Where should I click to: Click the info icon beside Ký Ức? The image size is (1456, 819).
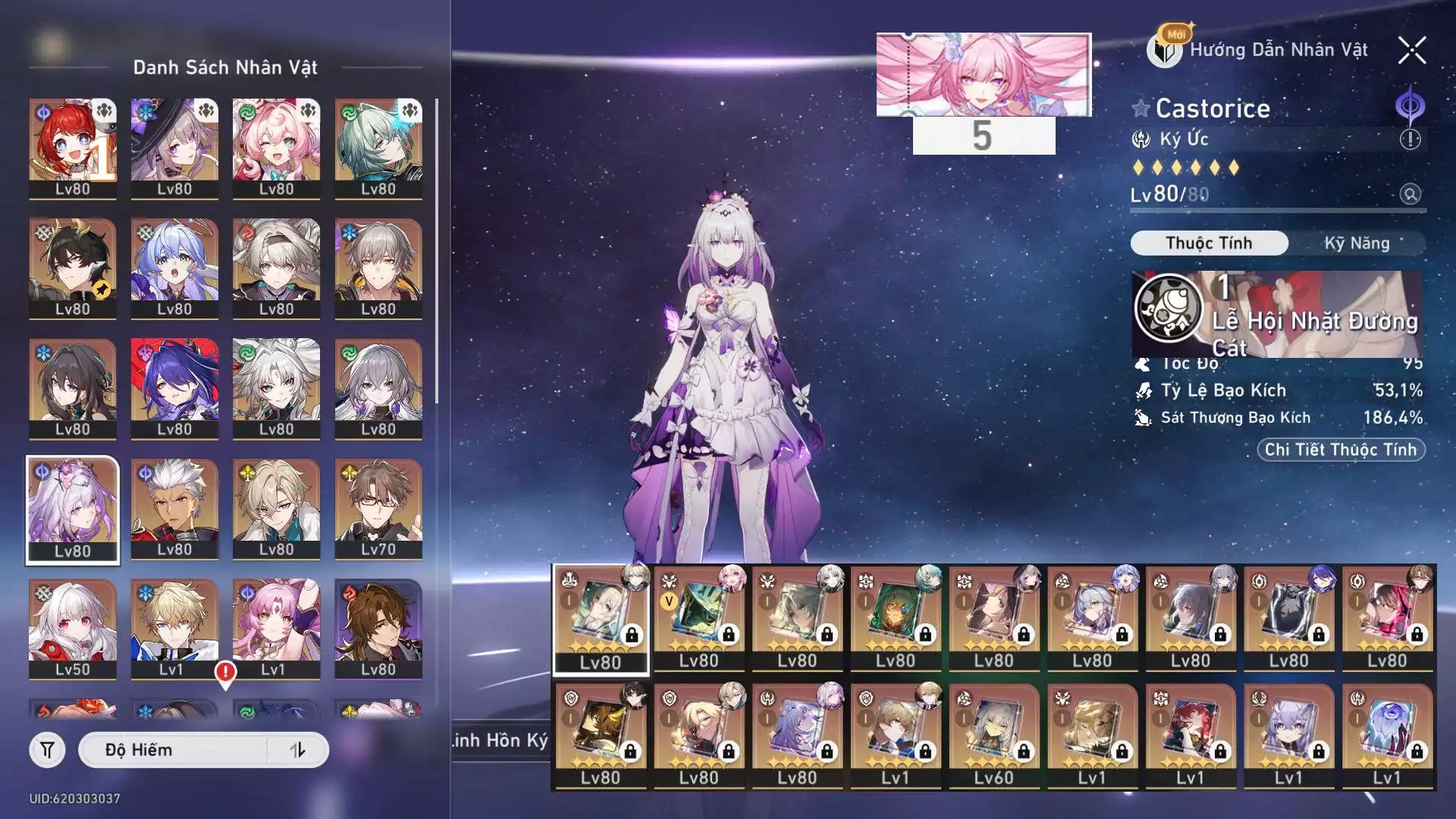1410,140
